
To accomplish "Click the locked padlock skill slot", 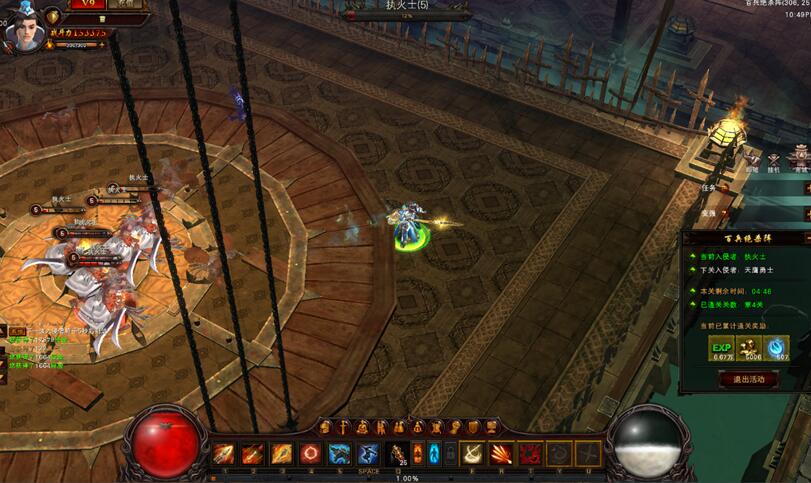I will (x=450, y=453).
